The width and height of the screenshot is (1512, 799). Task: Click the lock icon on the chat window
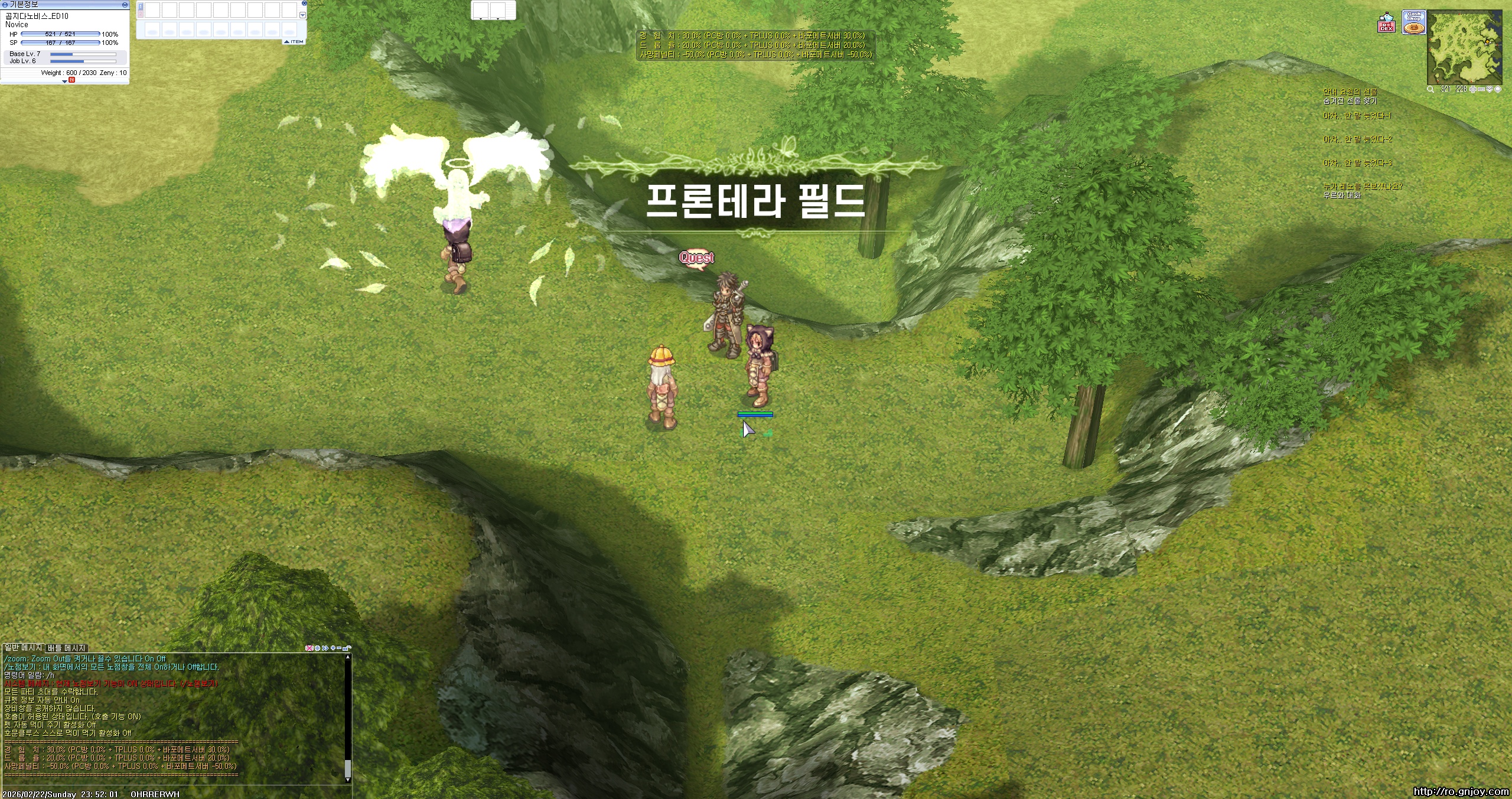pyautogui.click(x=347, y=648)
